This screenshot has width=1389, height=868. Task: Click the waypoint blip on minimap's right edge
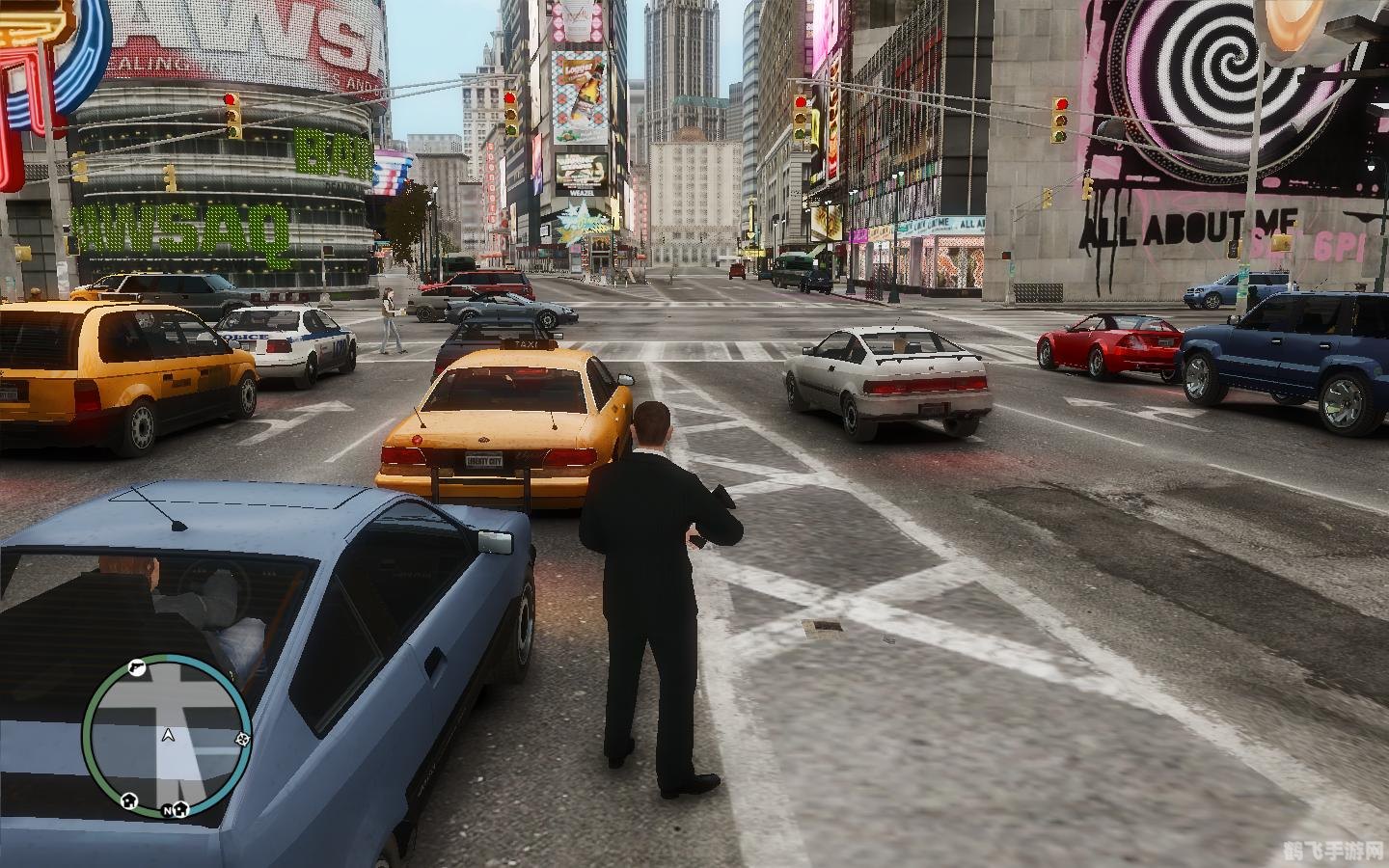point(242,739)
